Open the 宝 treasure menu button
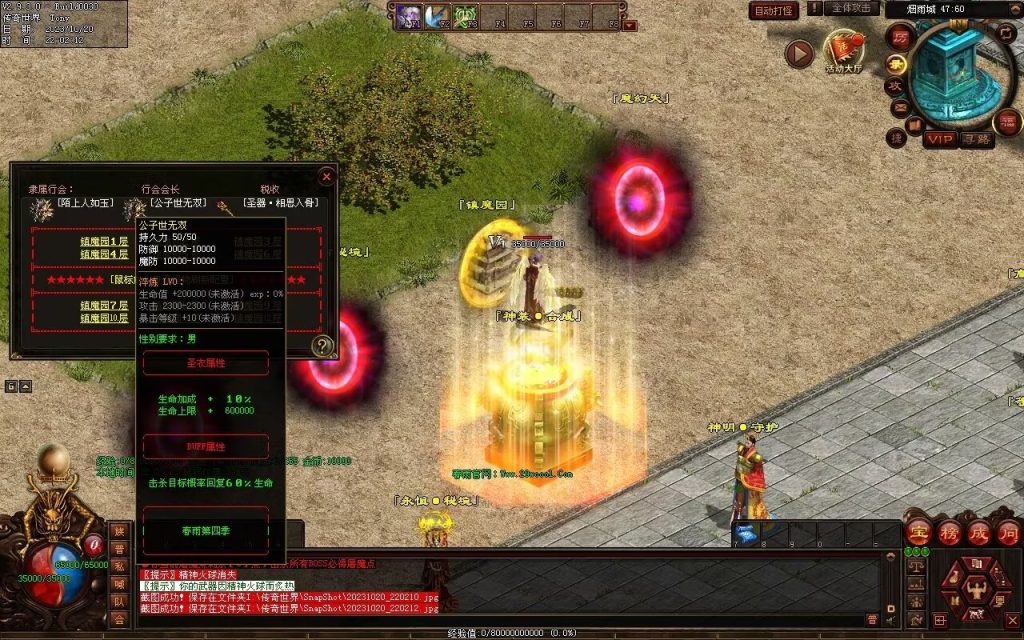1024x640 pixels. click(919, 533)
